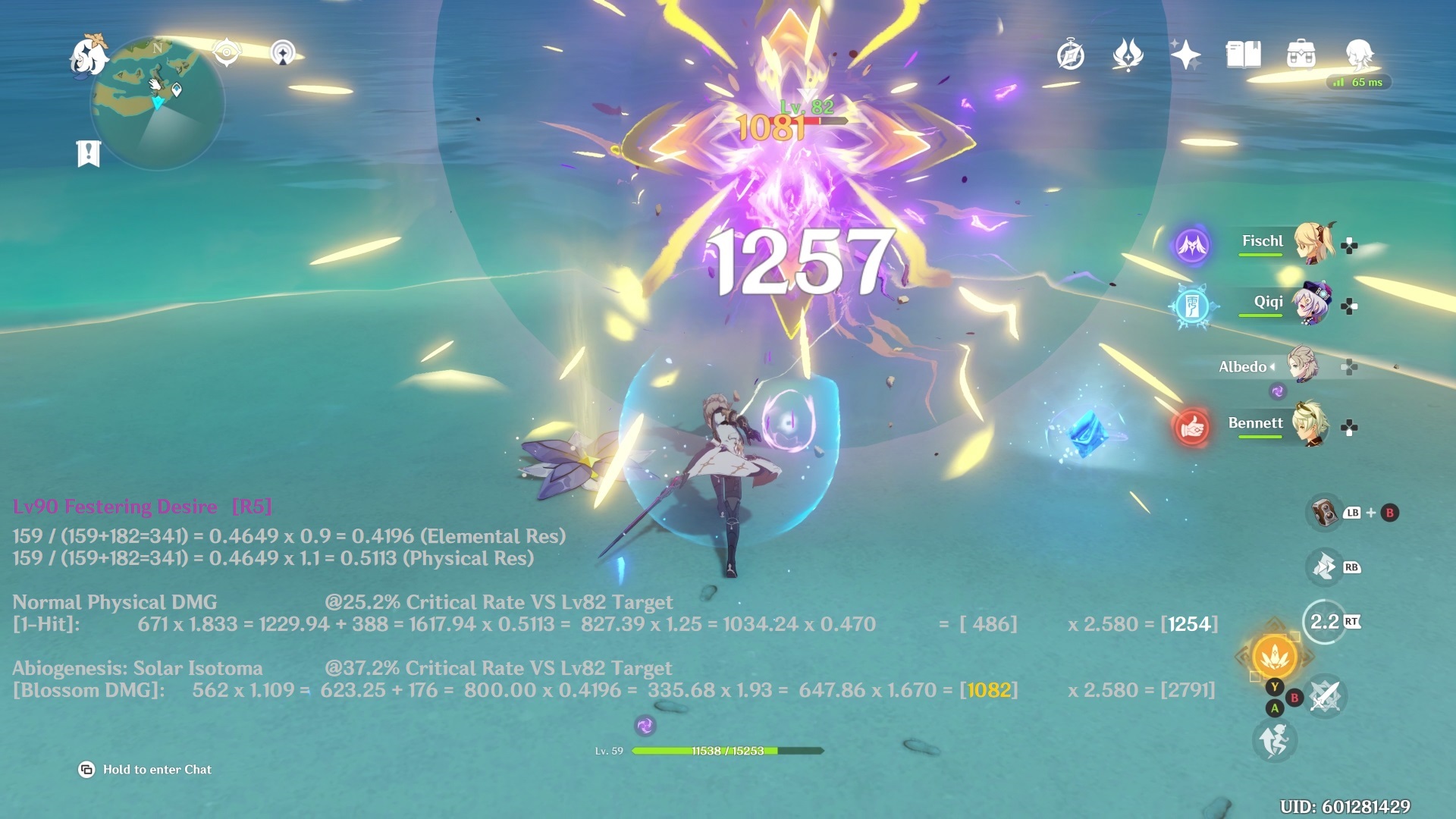Open the Guide compass icon
Image resolution: width=1456 pixels, height=819 pixels.
point(1072,55)
